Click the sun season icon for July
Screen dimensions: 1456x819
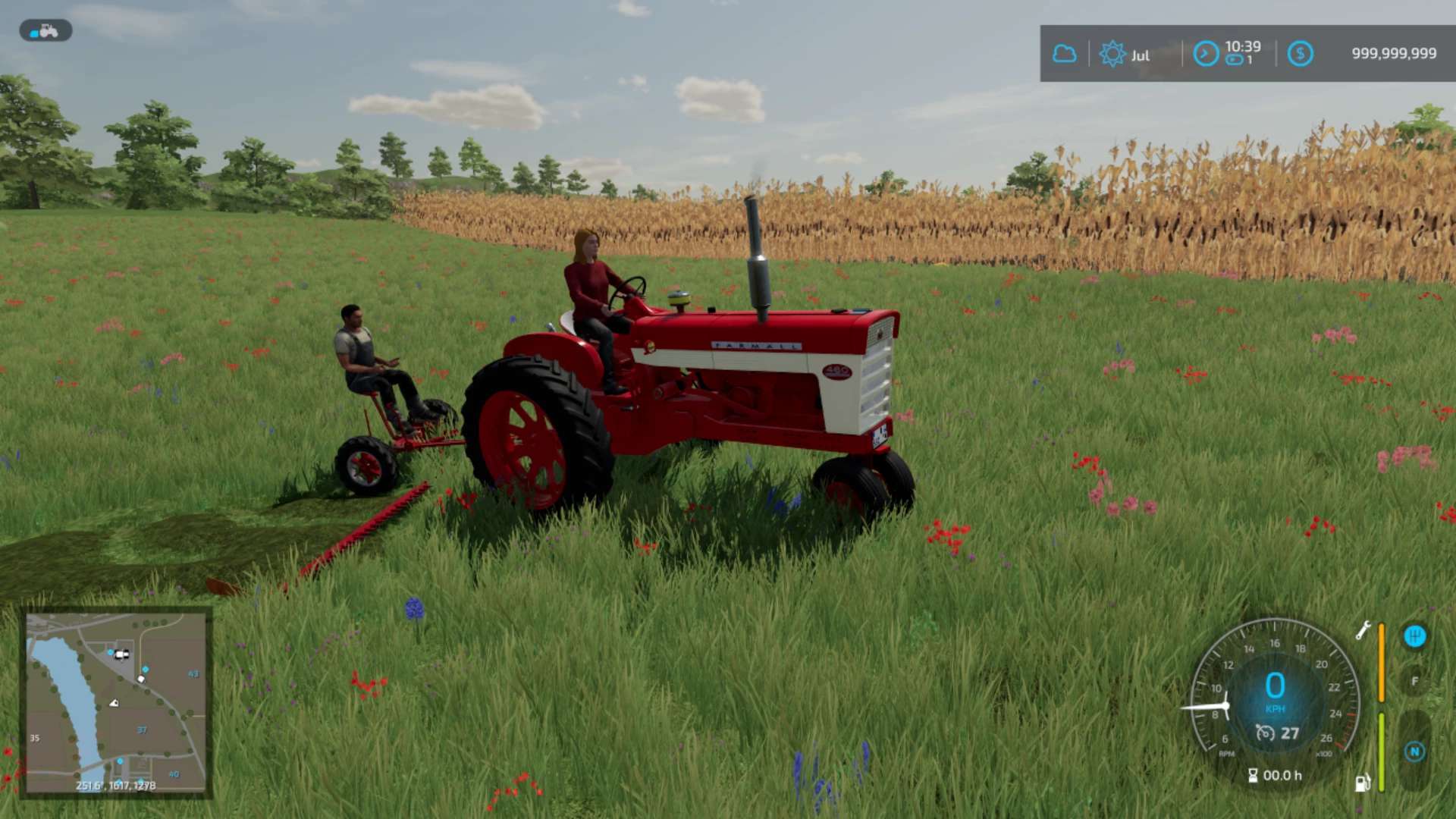[1112, 54]
